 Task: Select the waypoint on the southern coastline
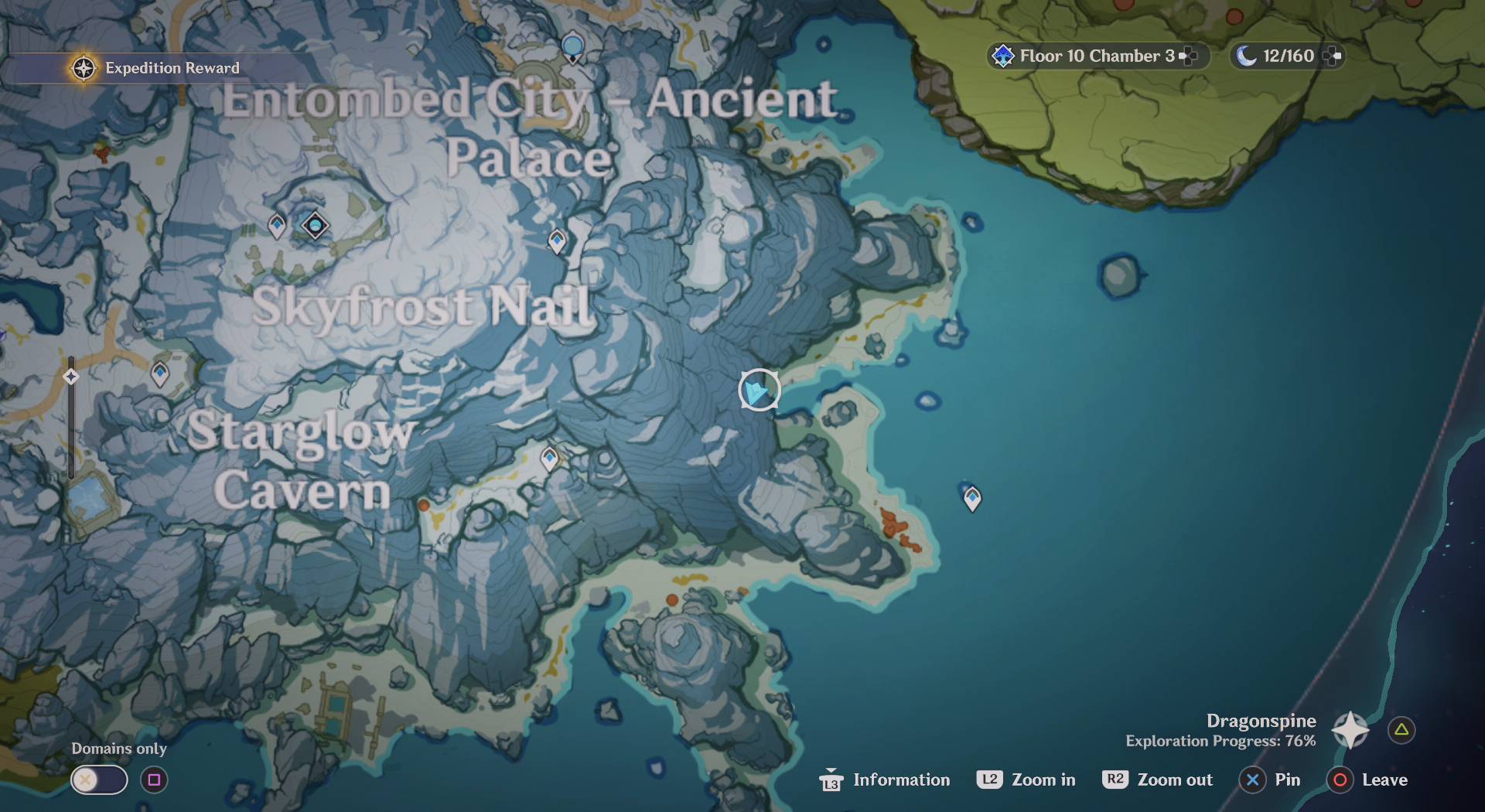click(549, 458)
